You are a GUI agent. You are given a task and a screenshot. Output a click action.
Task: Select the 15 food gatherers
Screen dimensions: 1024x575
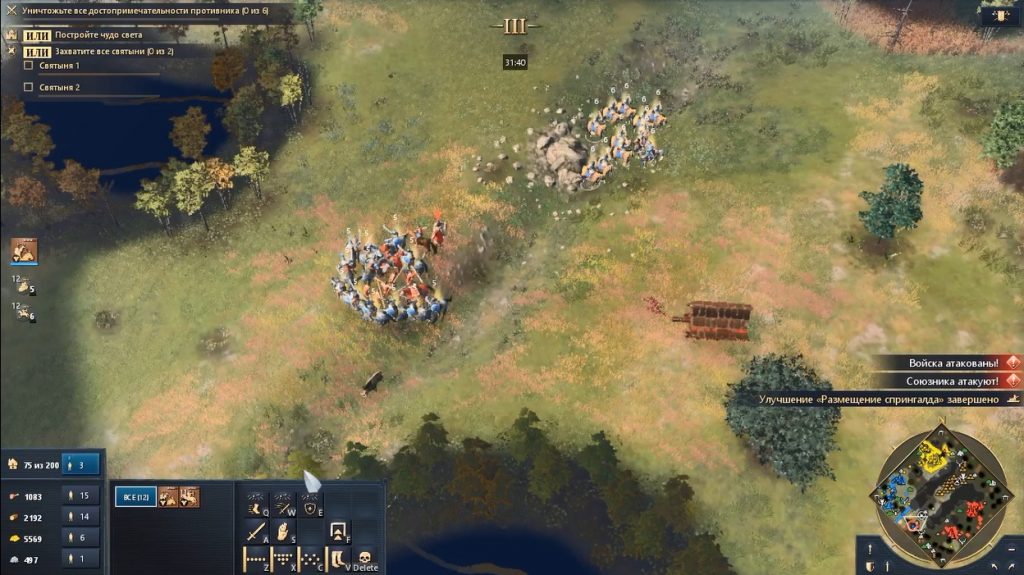pos(82,495)
